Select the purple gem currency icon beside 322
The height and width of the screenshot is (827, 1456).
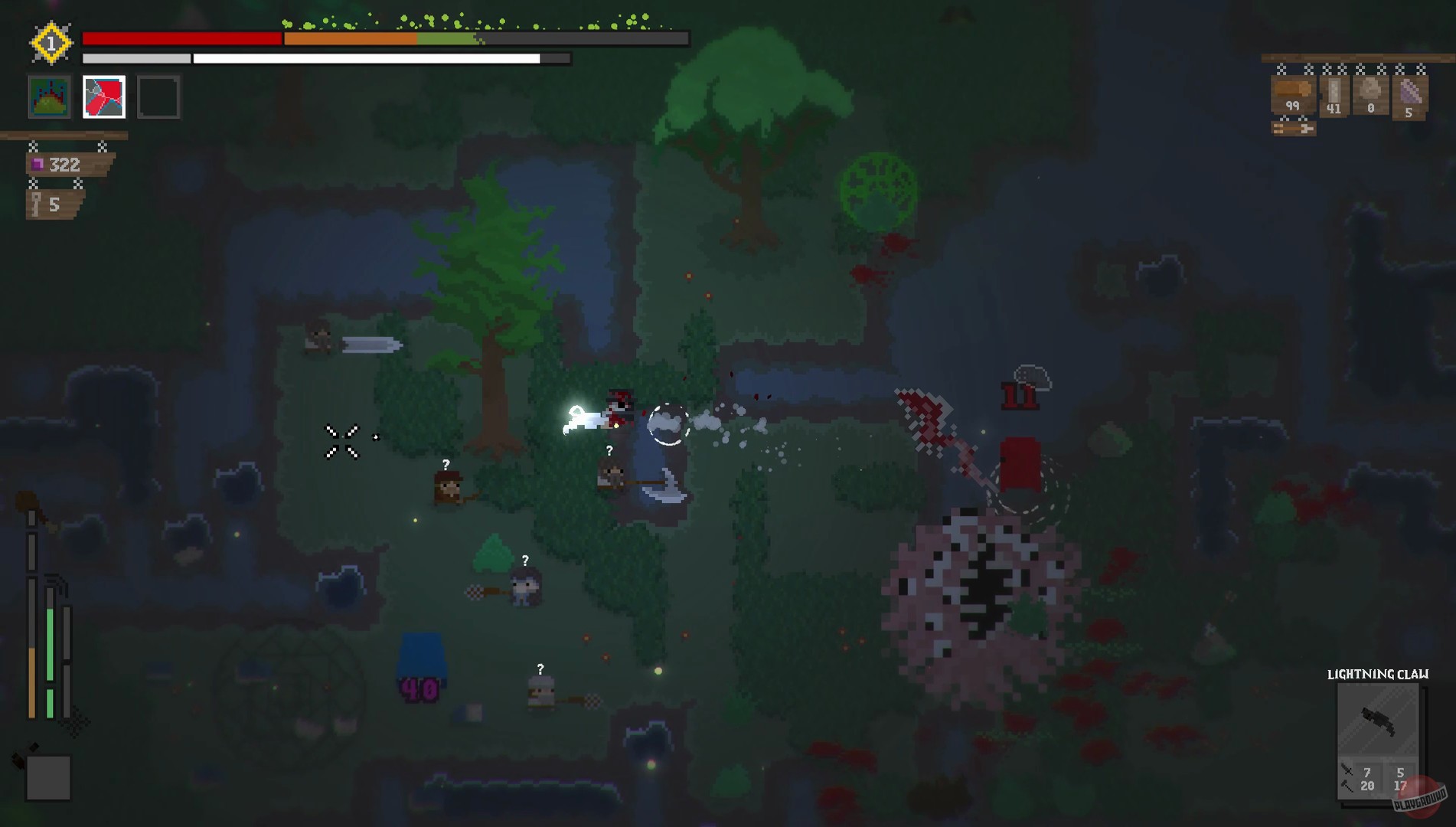[36, 163]
